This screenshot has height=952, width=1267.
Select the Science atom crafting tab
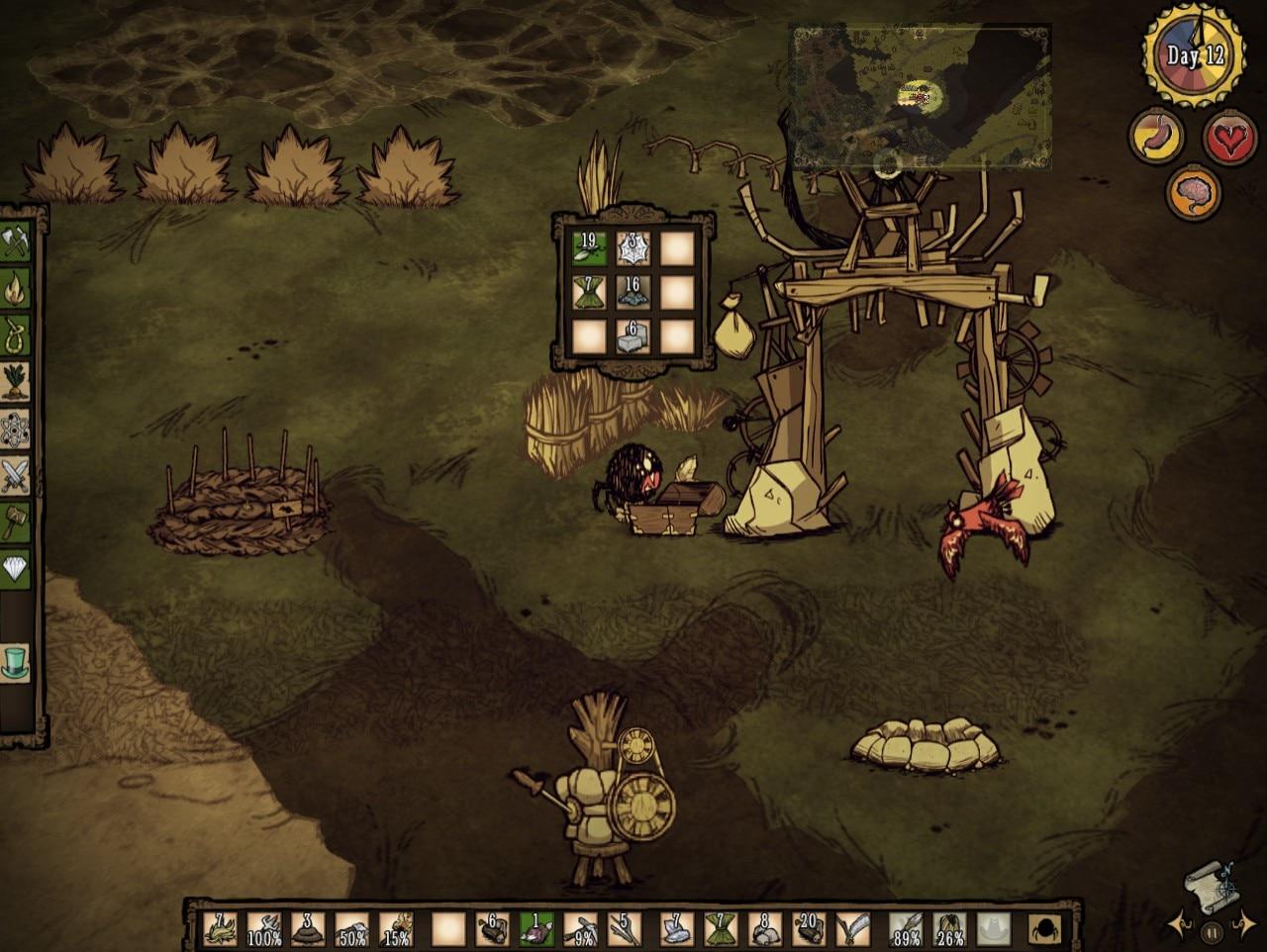click(16, 430)
